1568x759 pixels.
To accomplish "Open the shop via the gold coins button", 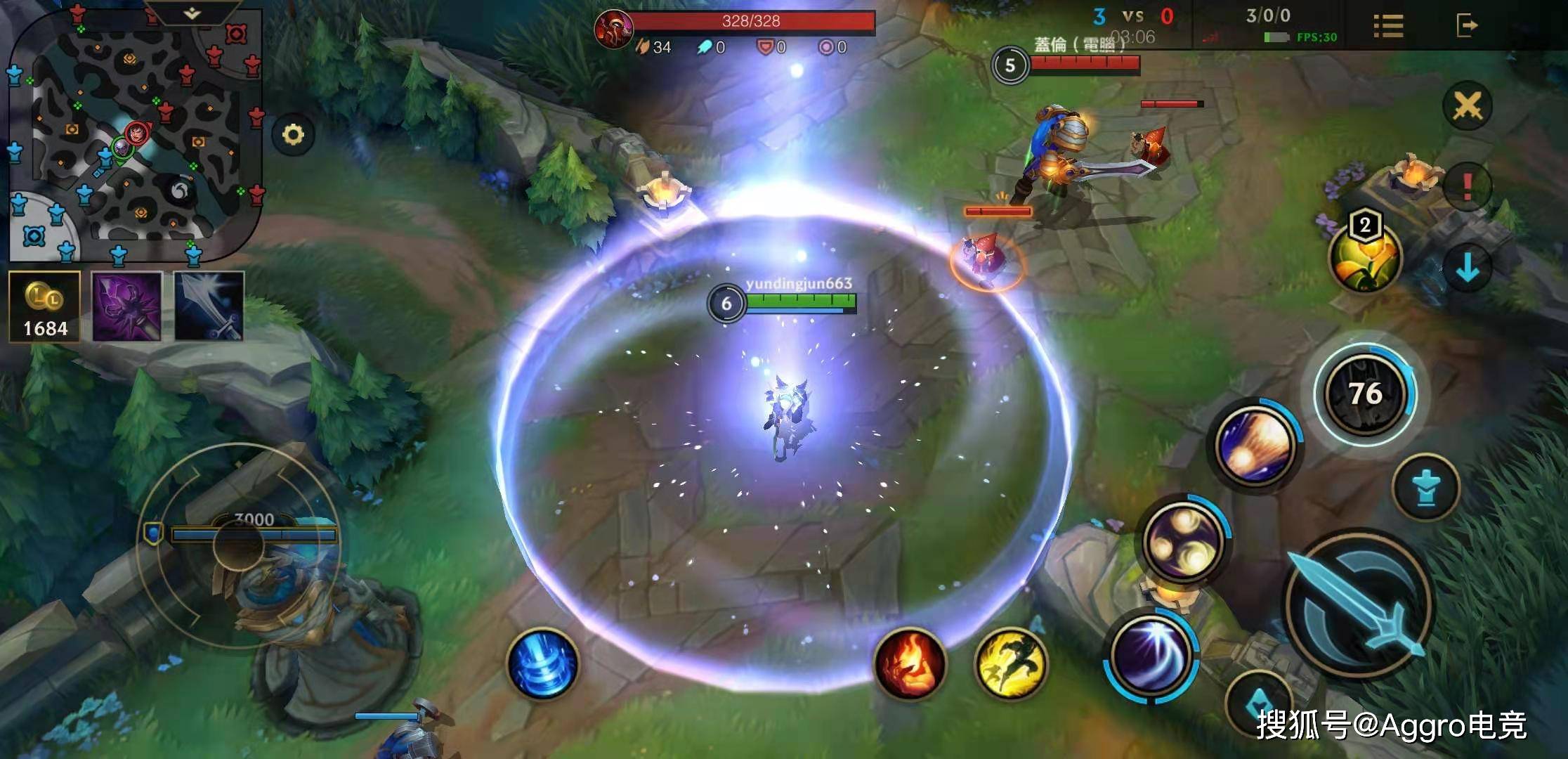I will 45,306.
